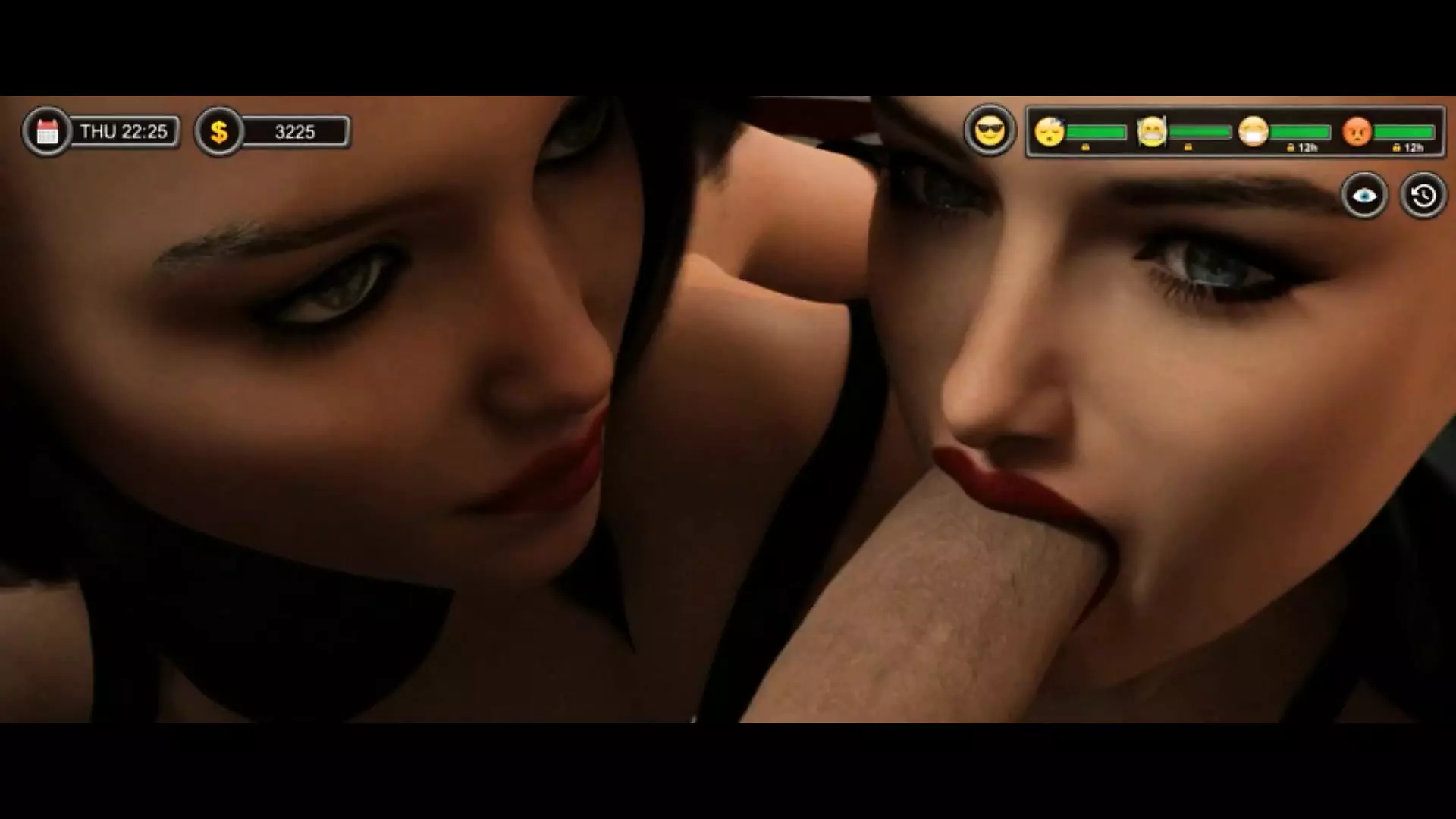Click the masked face status icon
1456x819 pixels.
(1254, 132)
